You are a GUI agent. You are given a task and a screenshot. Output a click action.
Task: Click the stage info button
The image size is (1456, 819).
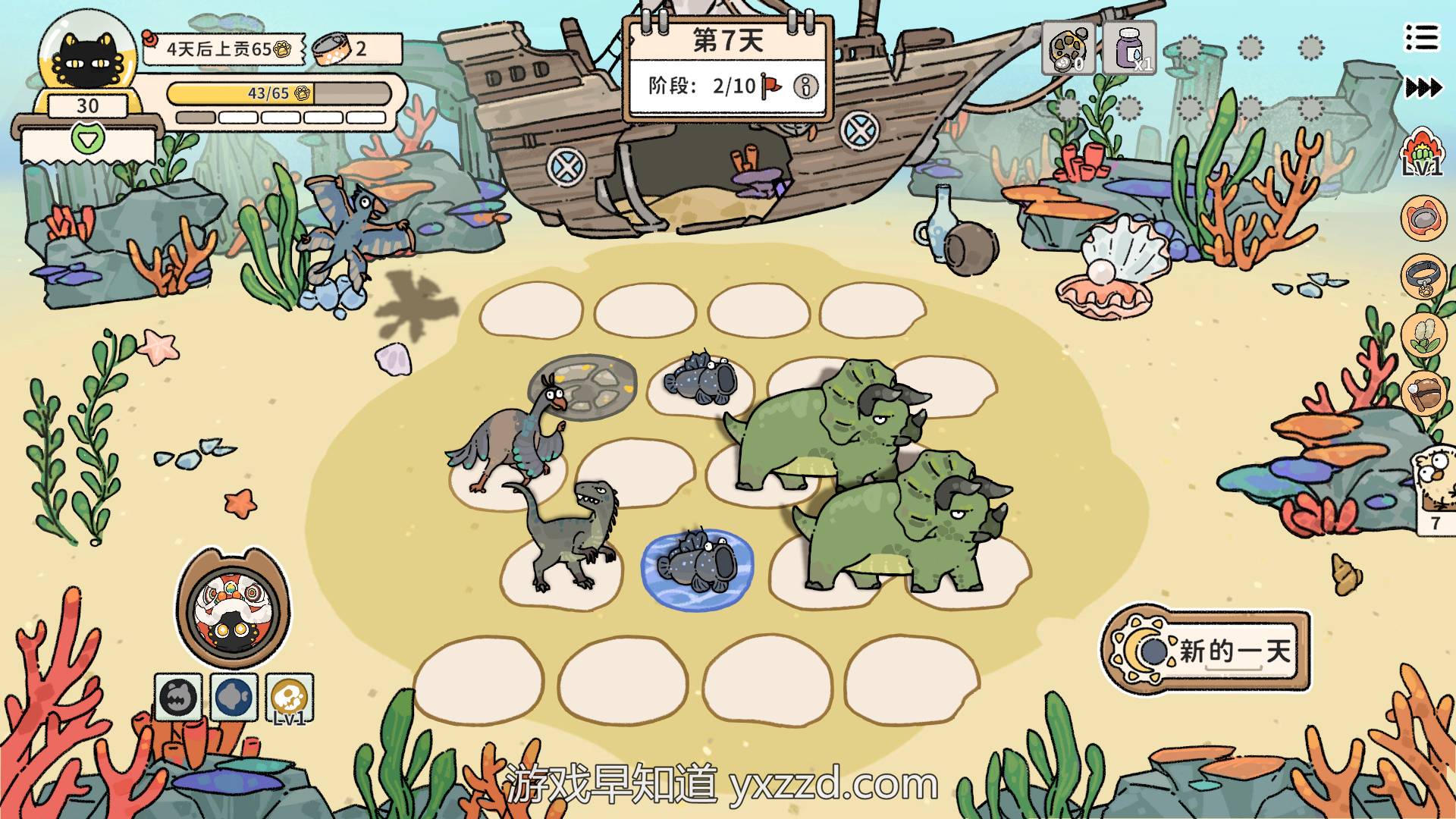[805, 86]
